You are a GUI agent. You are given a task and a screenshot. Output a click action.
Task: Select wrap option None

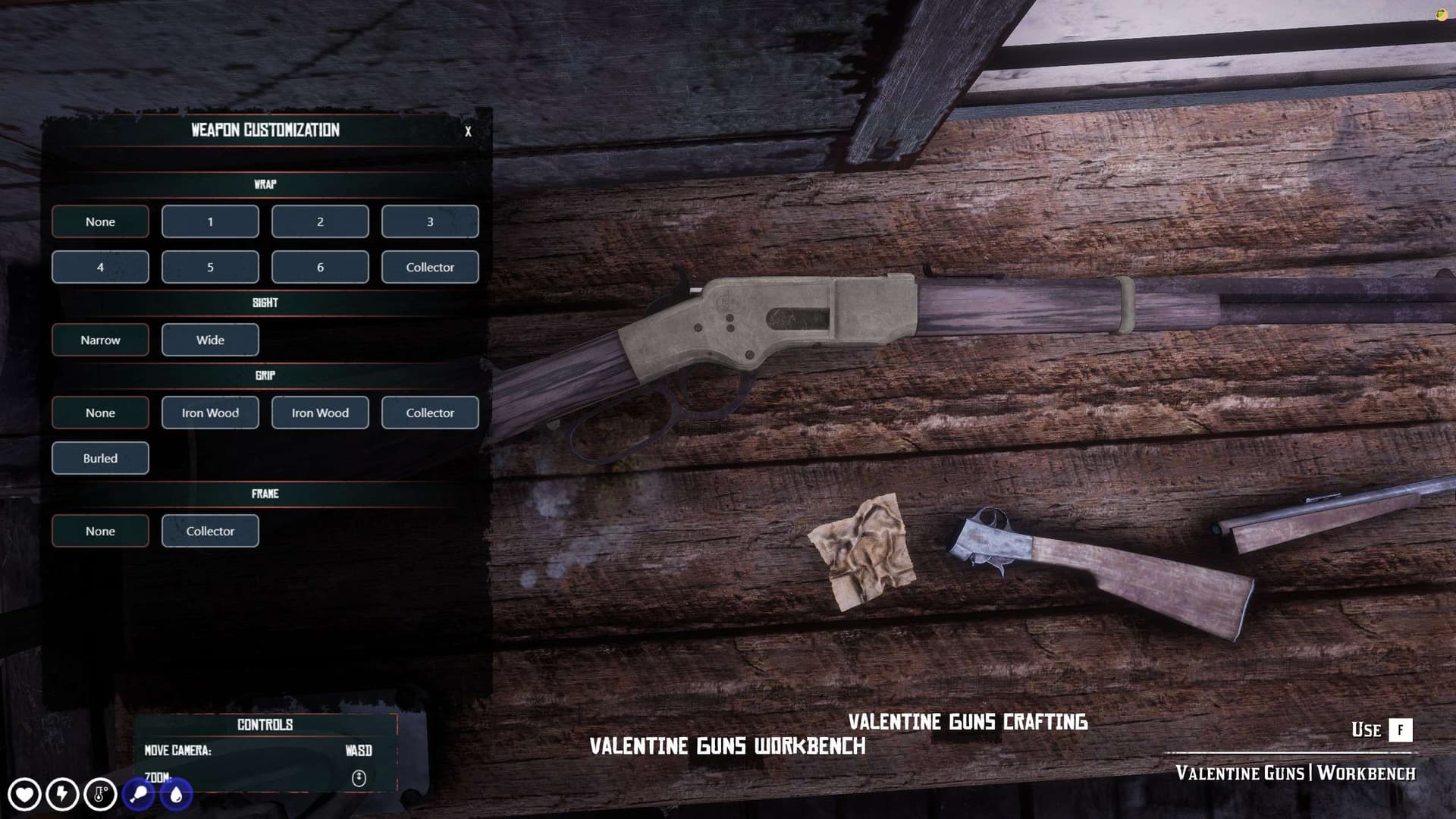100,221
